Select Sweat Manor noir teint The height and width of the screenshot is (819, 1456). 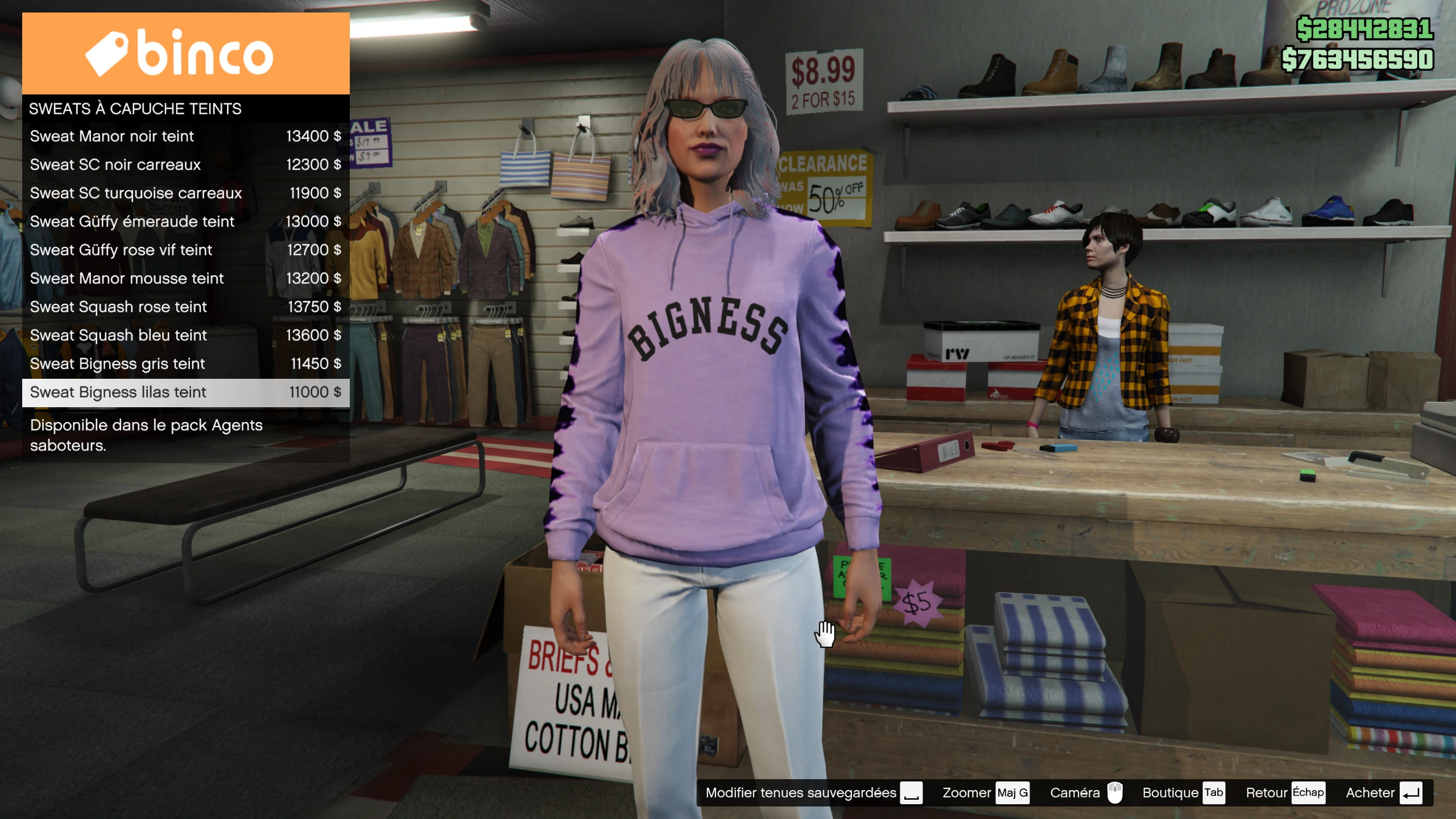[x=185, y=136]
